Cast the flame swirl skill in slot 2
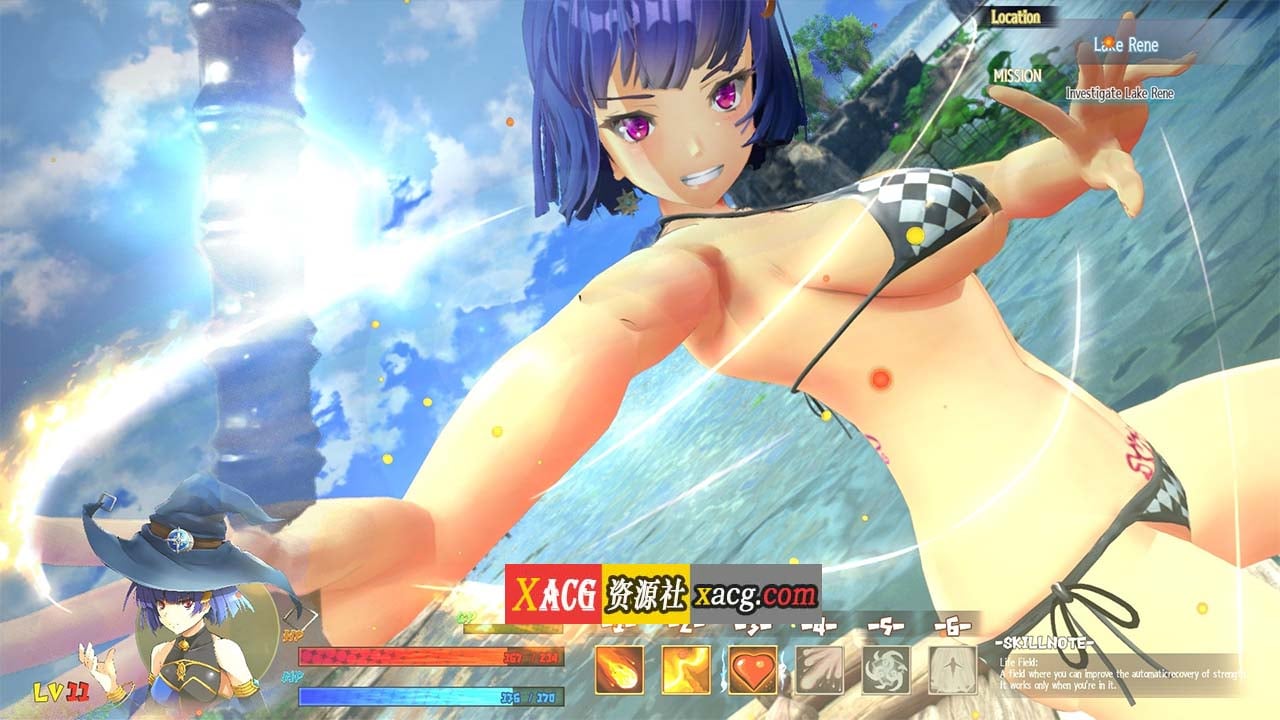 point(686,669)
